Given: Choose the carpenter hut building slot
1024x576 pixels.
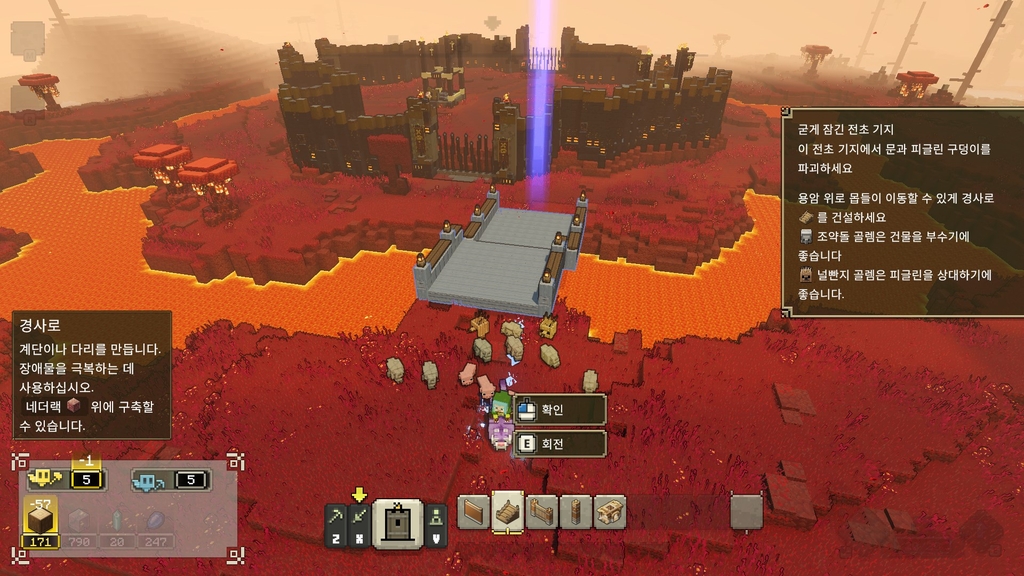Looking at the screenshot, I should [609, 511].
